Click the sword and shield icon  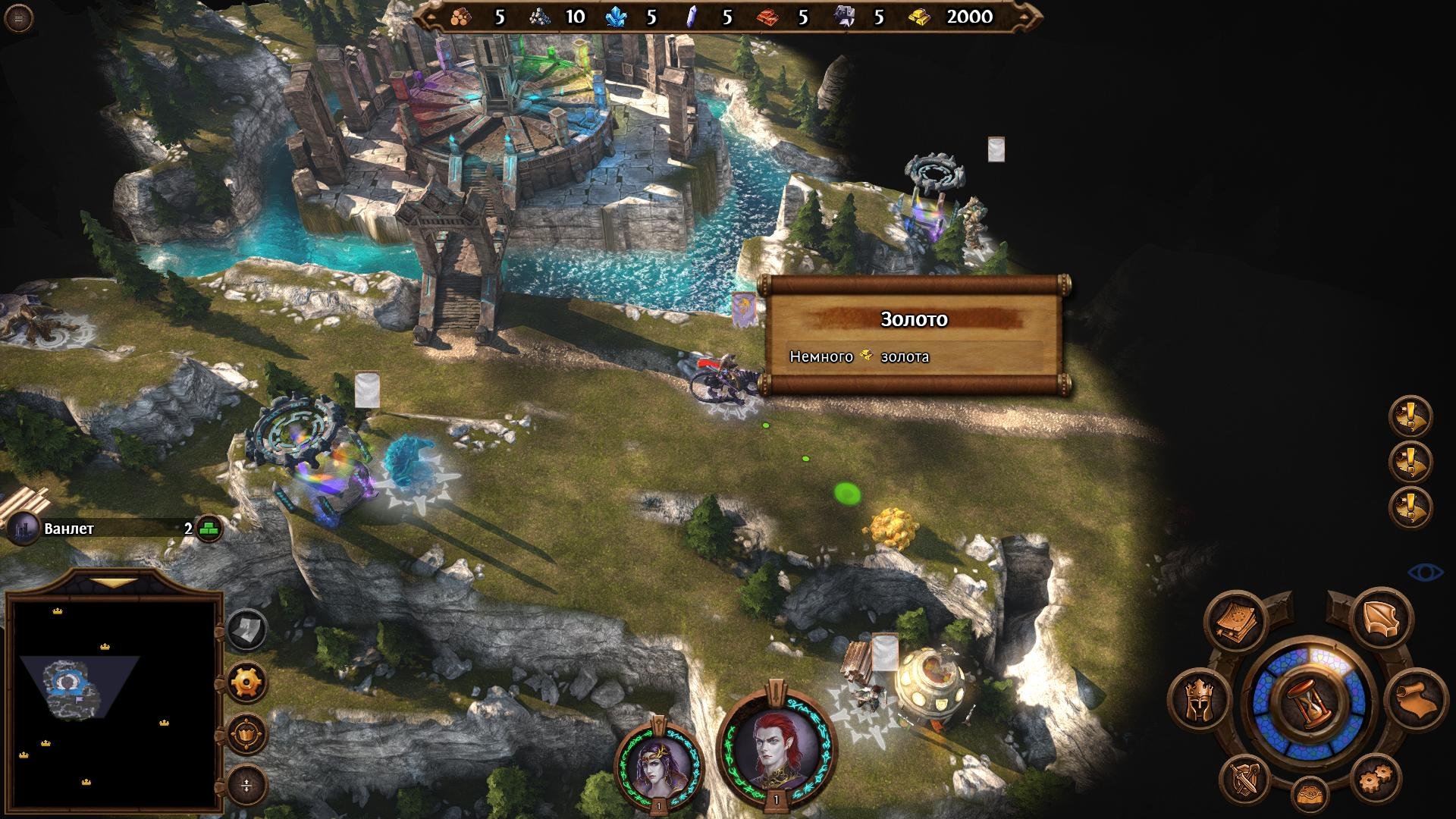(x=1246, y=779)
